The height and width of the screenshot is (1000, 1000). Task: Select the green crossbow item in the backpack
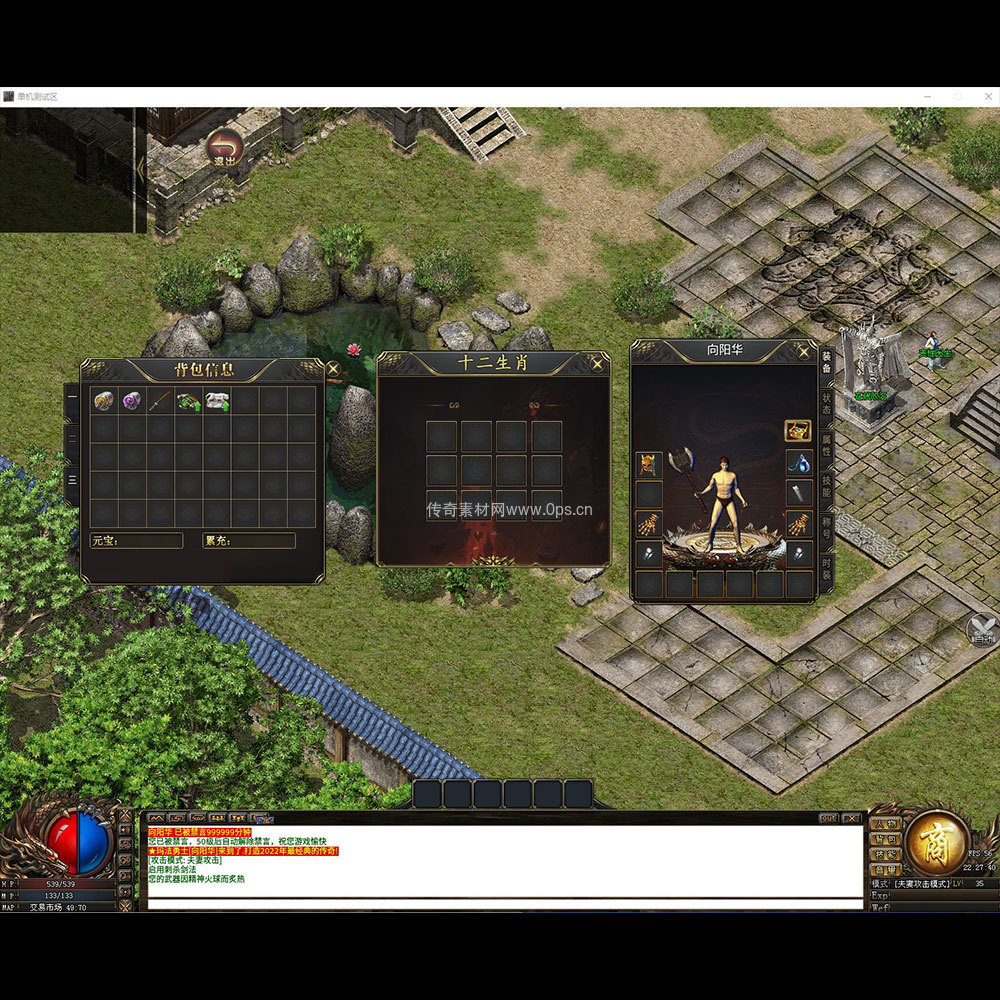[189, 401]
